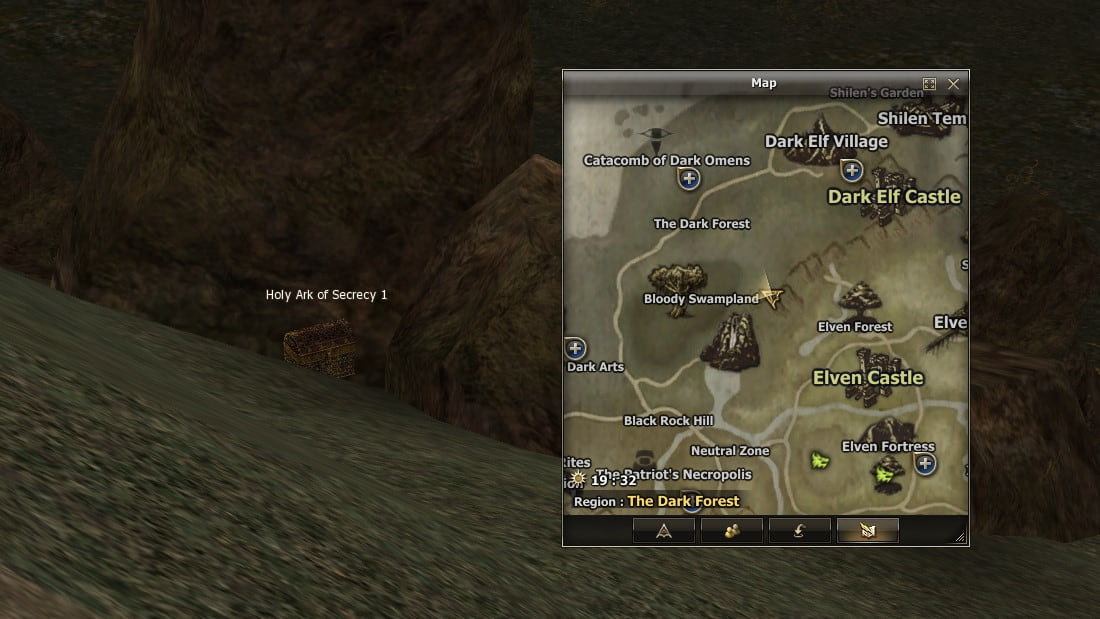Toggle the highlighted gold arrow map button
This screenshot has height=619, width=1100.
[x=867, y=531]
